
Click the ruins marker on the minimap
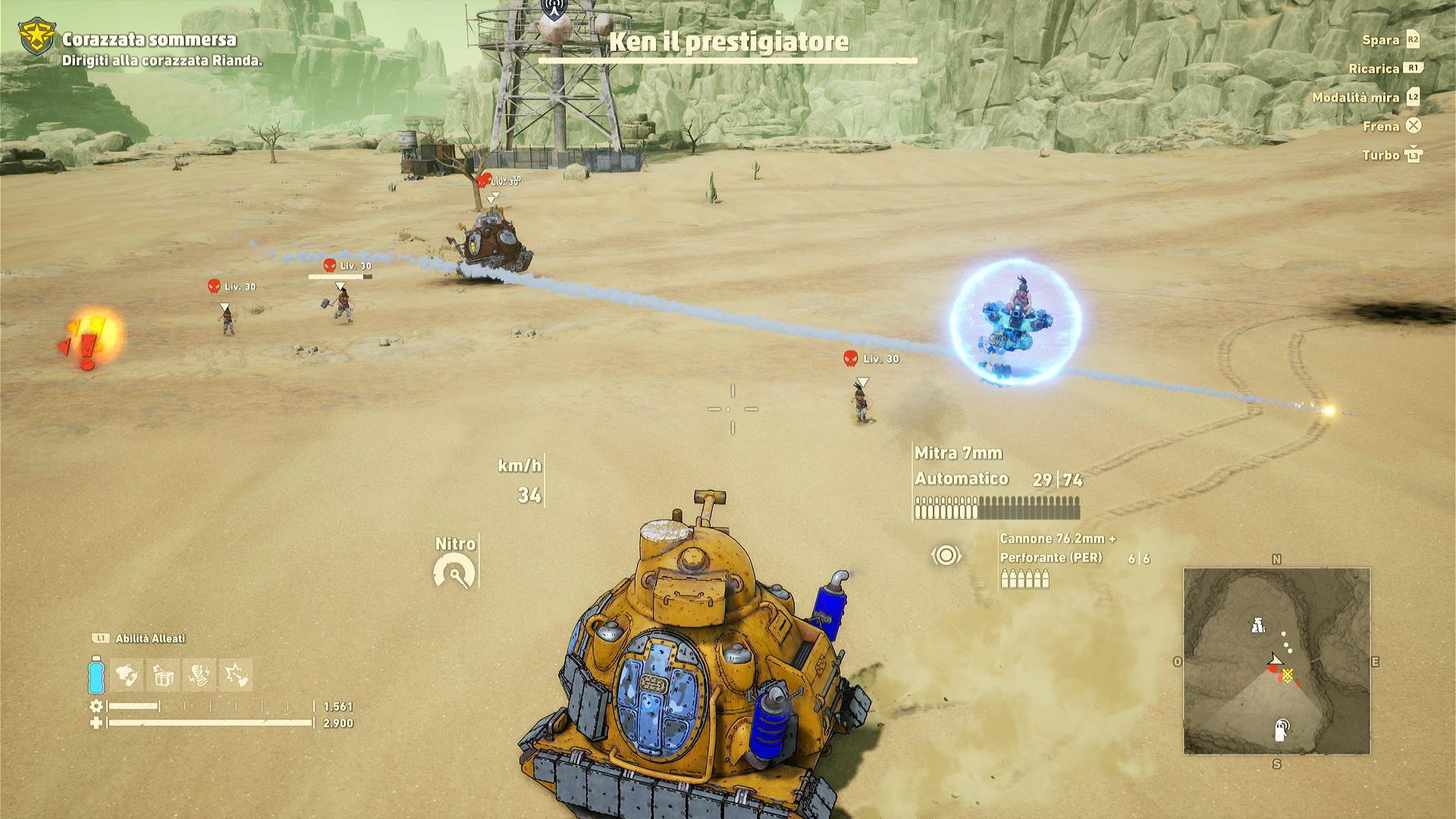point(1258,626)
